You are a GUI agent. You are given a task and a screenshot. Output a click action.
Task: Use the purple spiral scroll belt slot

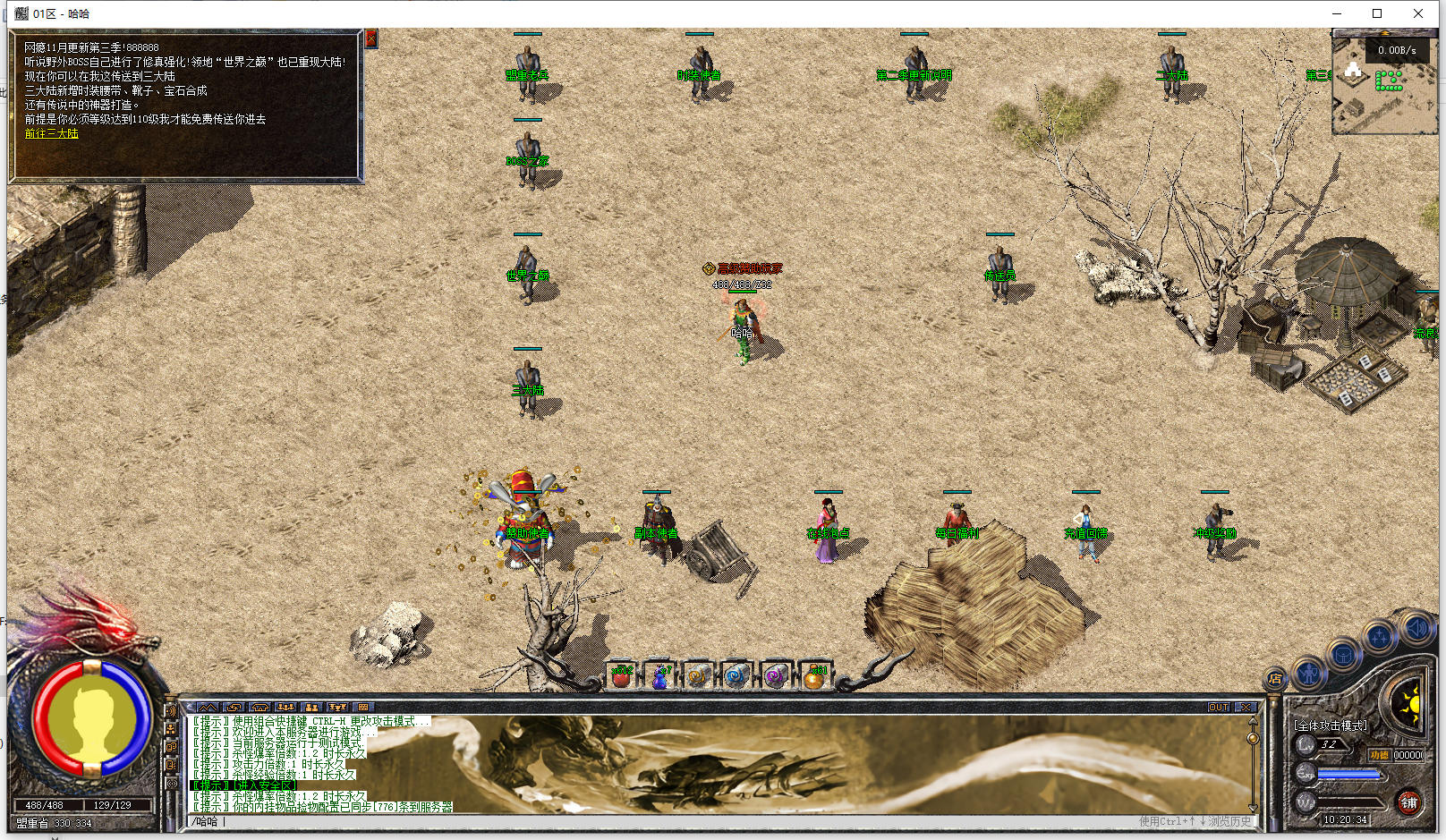point(776,676)
